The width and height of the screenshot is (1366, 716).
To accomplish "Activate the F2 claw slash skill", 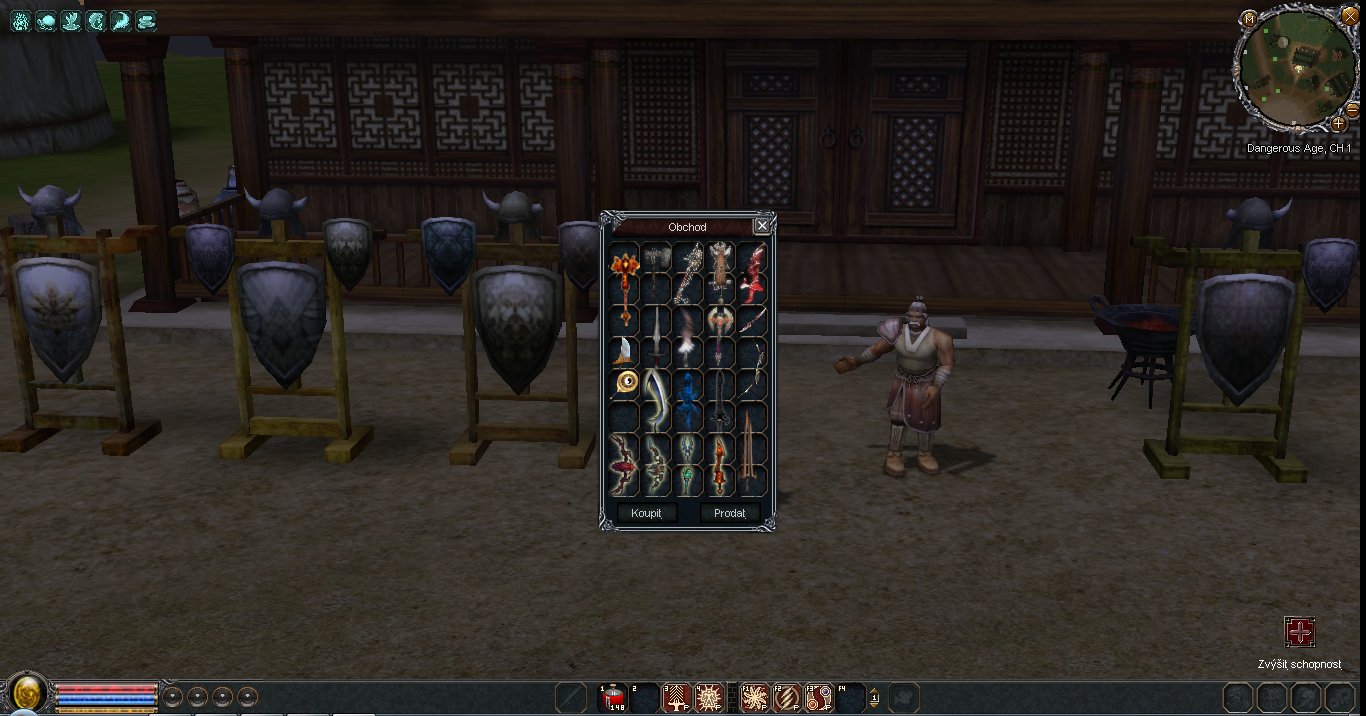I will click(787, 697).
